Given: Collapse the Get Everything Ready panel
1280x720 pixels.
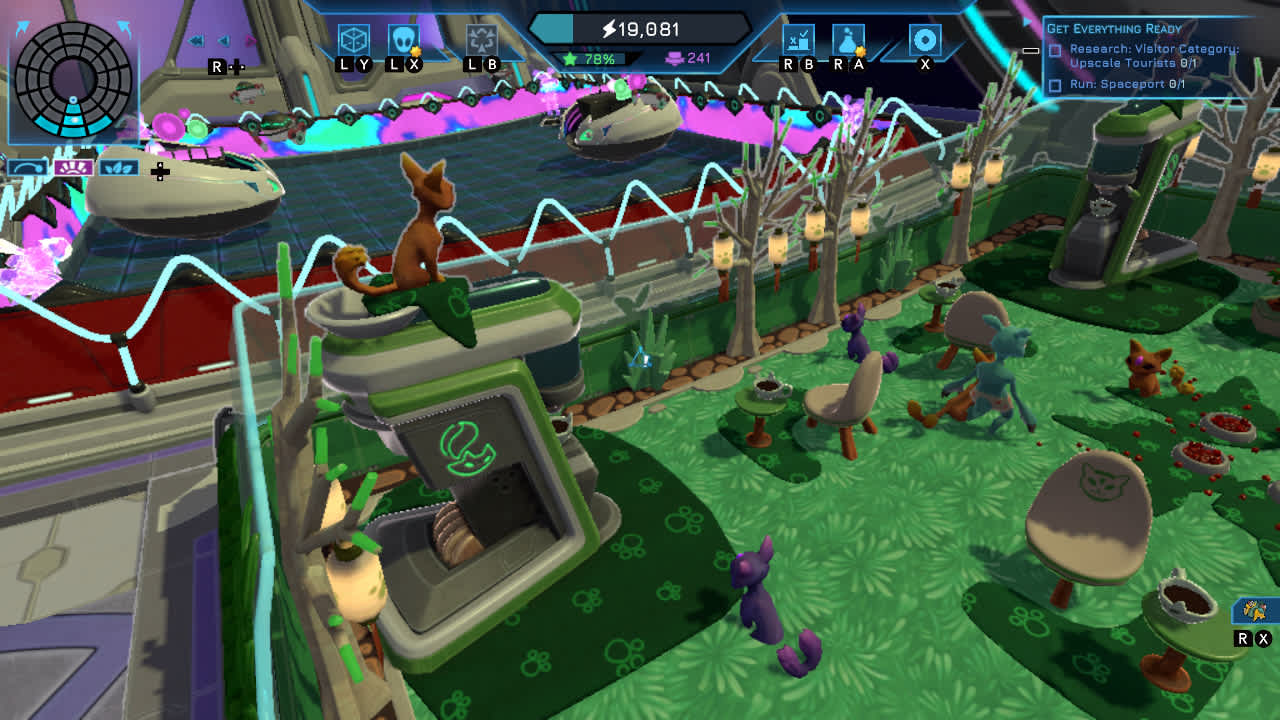Looking at the screenshot, I should pyautogui.click(x=1030, y=51).
